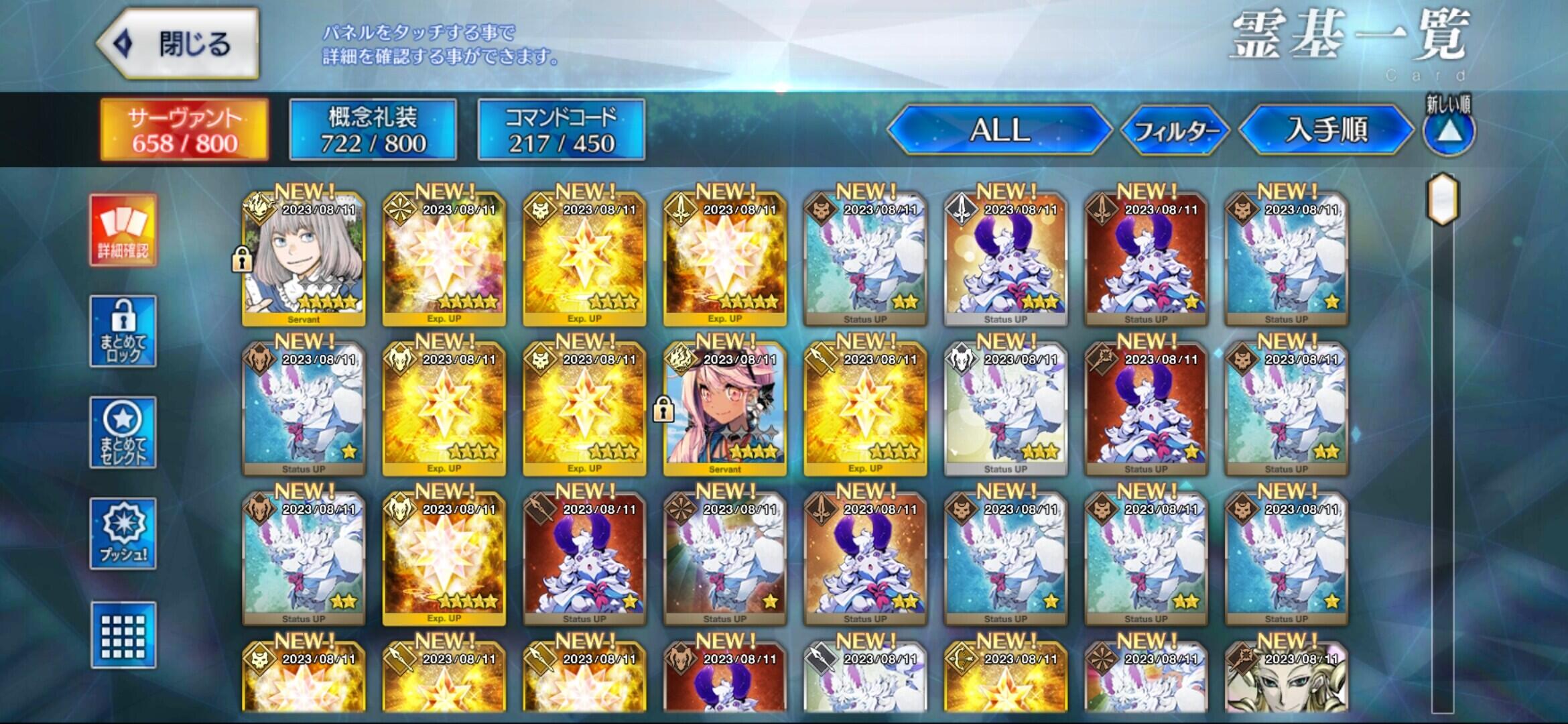The image size is (1568, 724).
Task: Change sort order via 入手順 button
Action: click(1326, 130)
